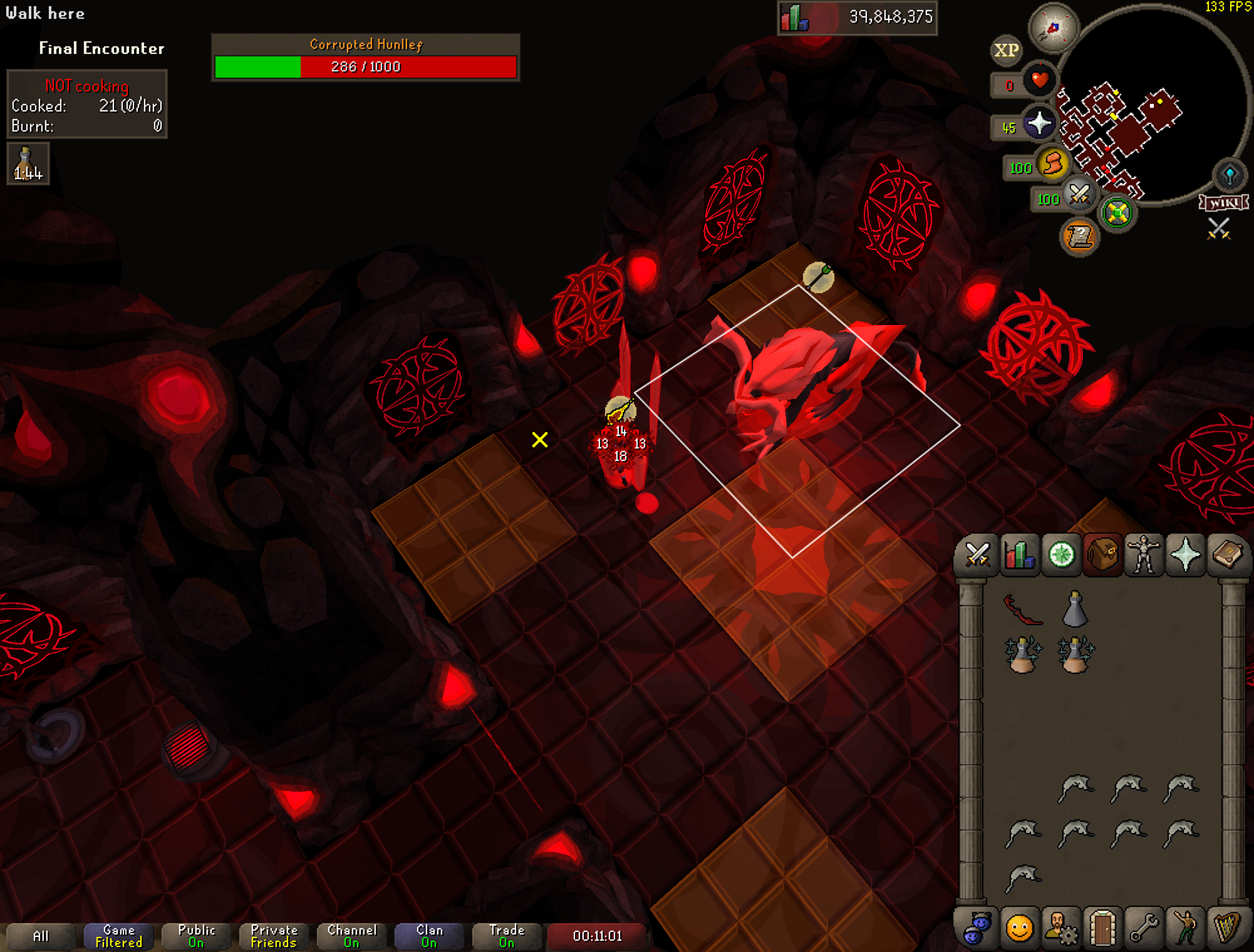This screenshot has height=952, width=1254.
Task: Open the Prayer tab
Action: 1185,555
